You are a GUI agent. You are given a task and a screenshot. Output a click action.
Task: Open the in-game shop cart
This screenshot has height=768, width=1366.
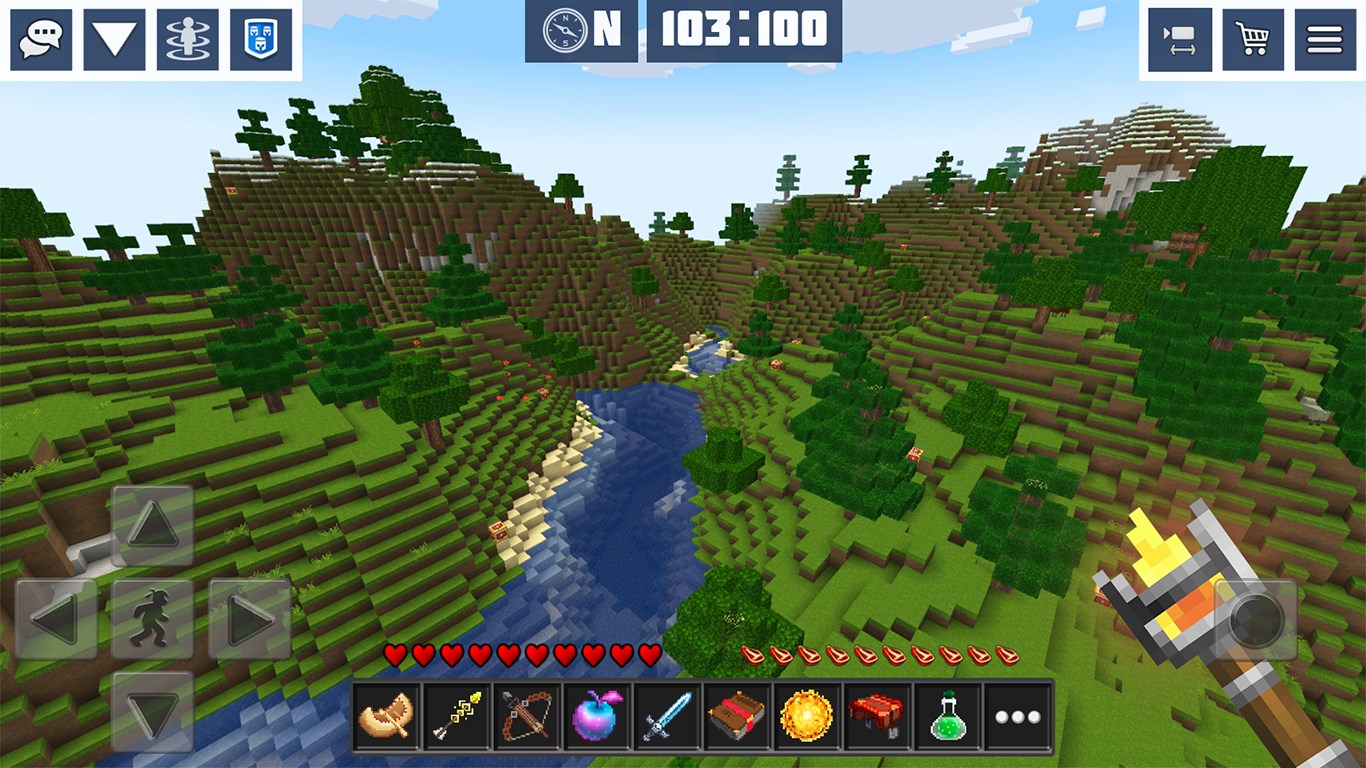(x=1253, y=39)
